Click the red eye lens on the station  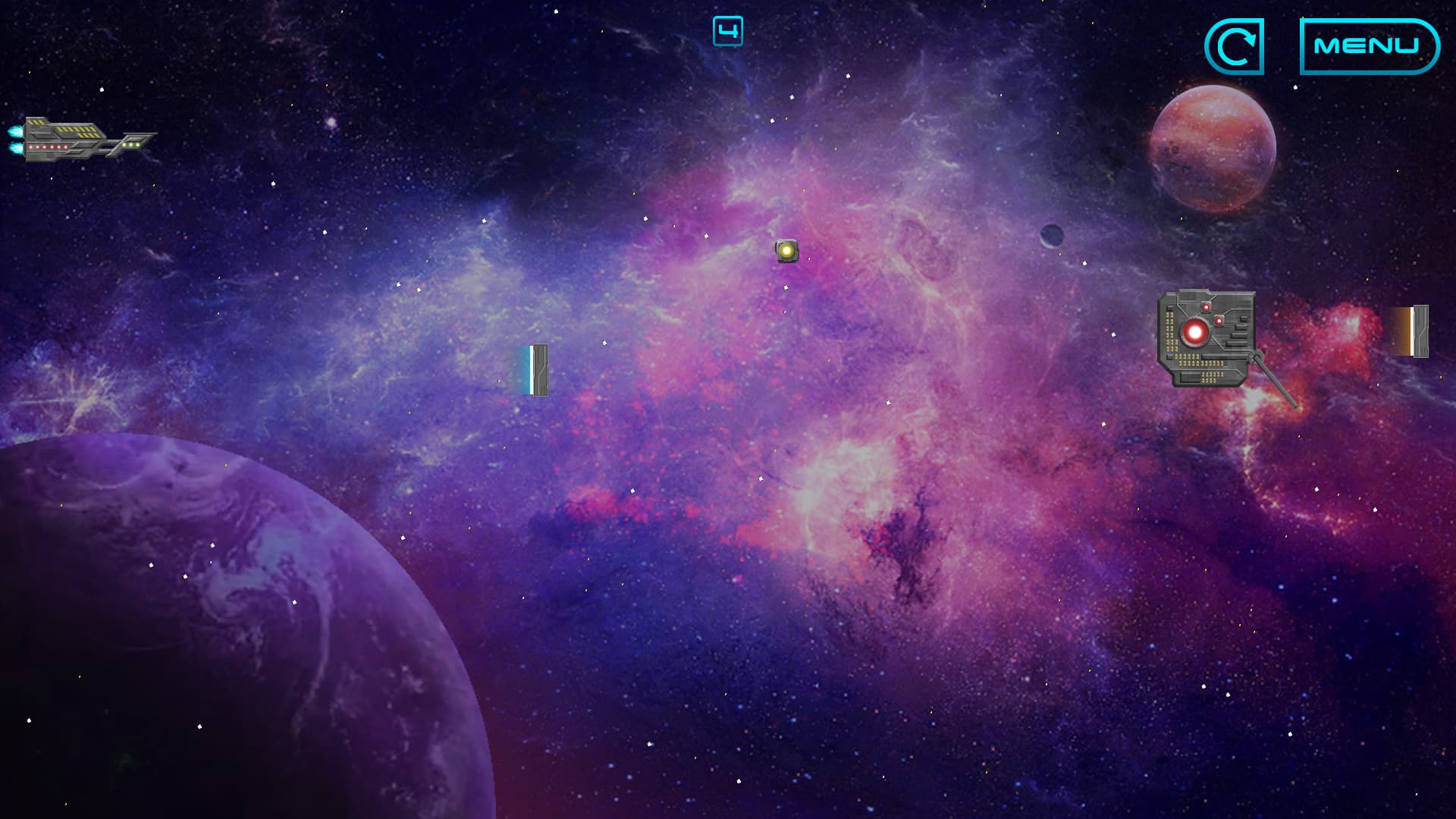click(x=1195, y=331)
